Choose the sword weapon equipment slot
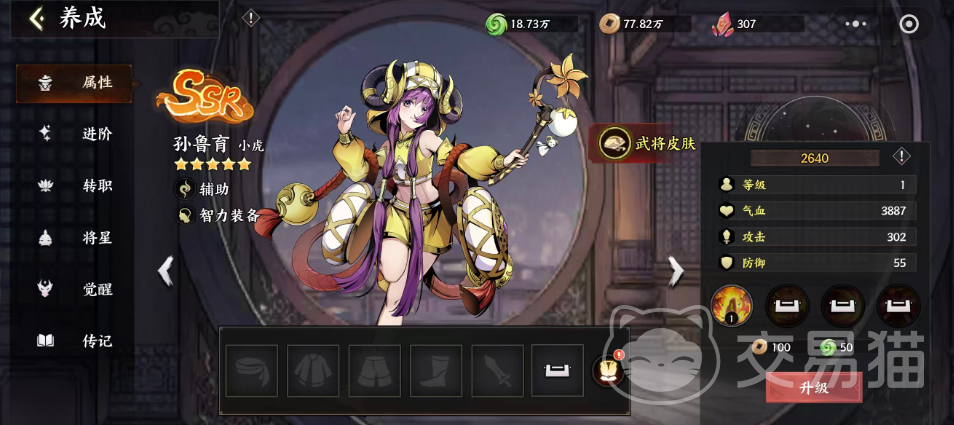Viewport: 954px width, 425px height. tap(498, 371)
